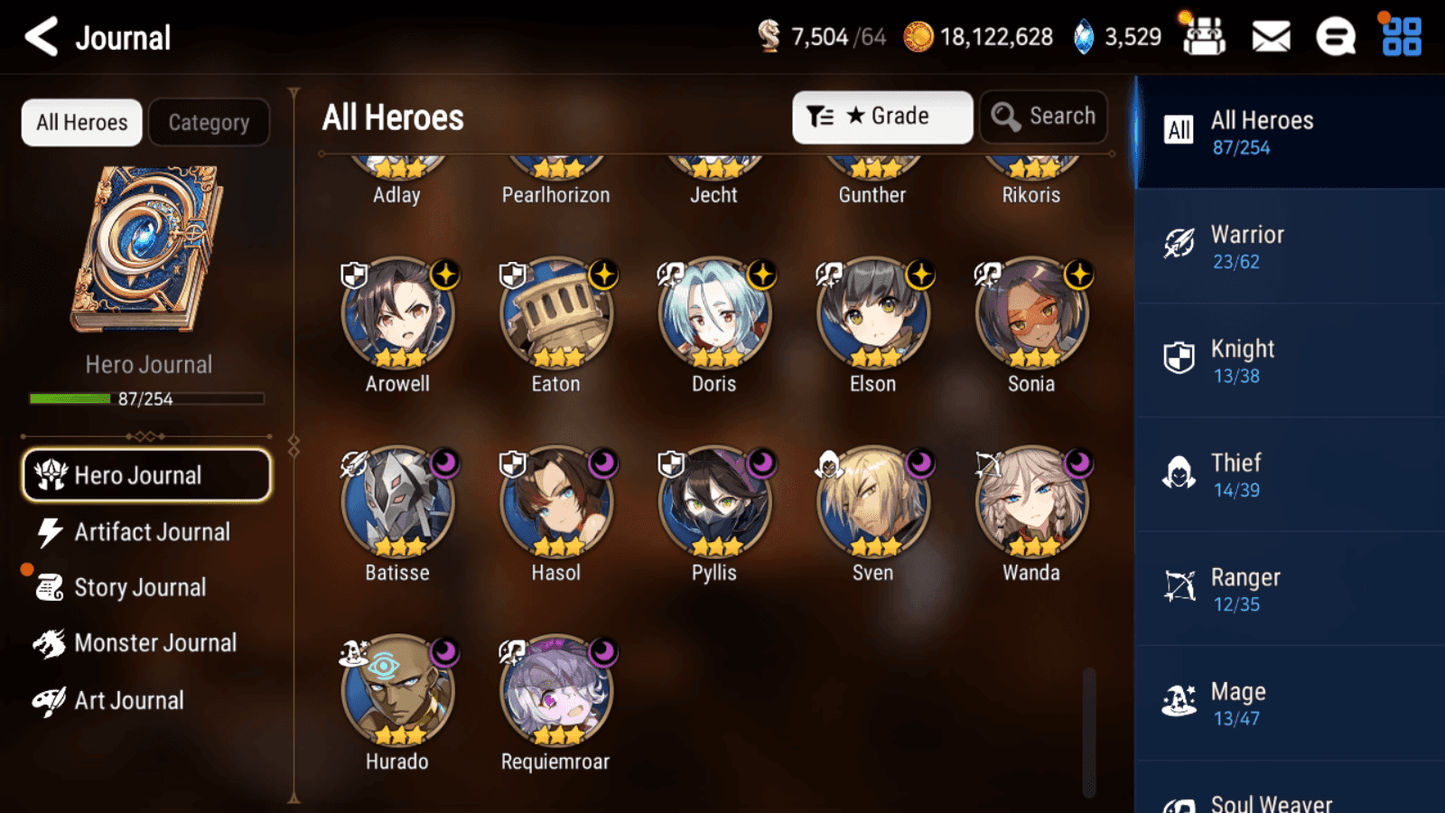Open the chat bubble icon
This screenshot has height=813, width=1445.
(x=1336, y=35)
